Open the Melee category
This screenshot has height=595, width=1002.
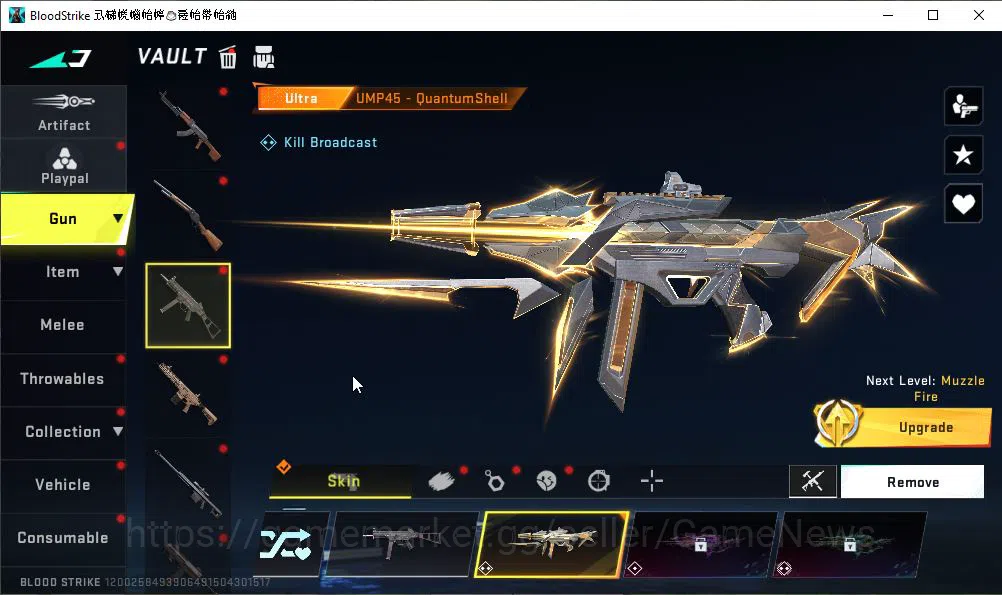(x=63, y=325)
